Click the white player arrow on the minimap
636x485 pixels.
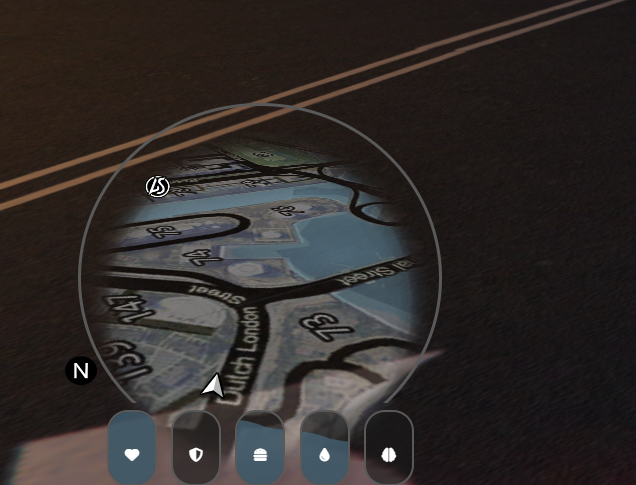point(213,386)
